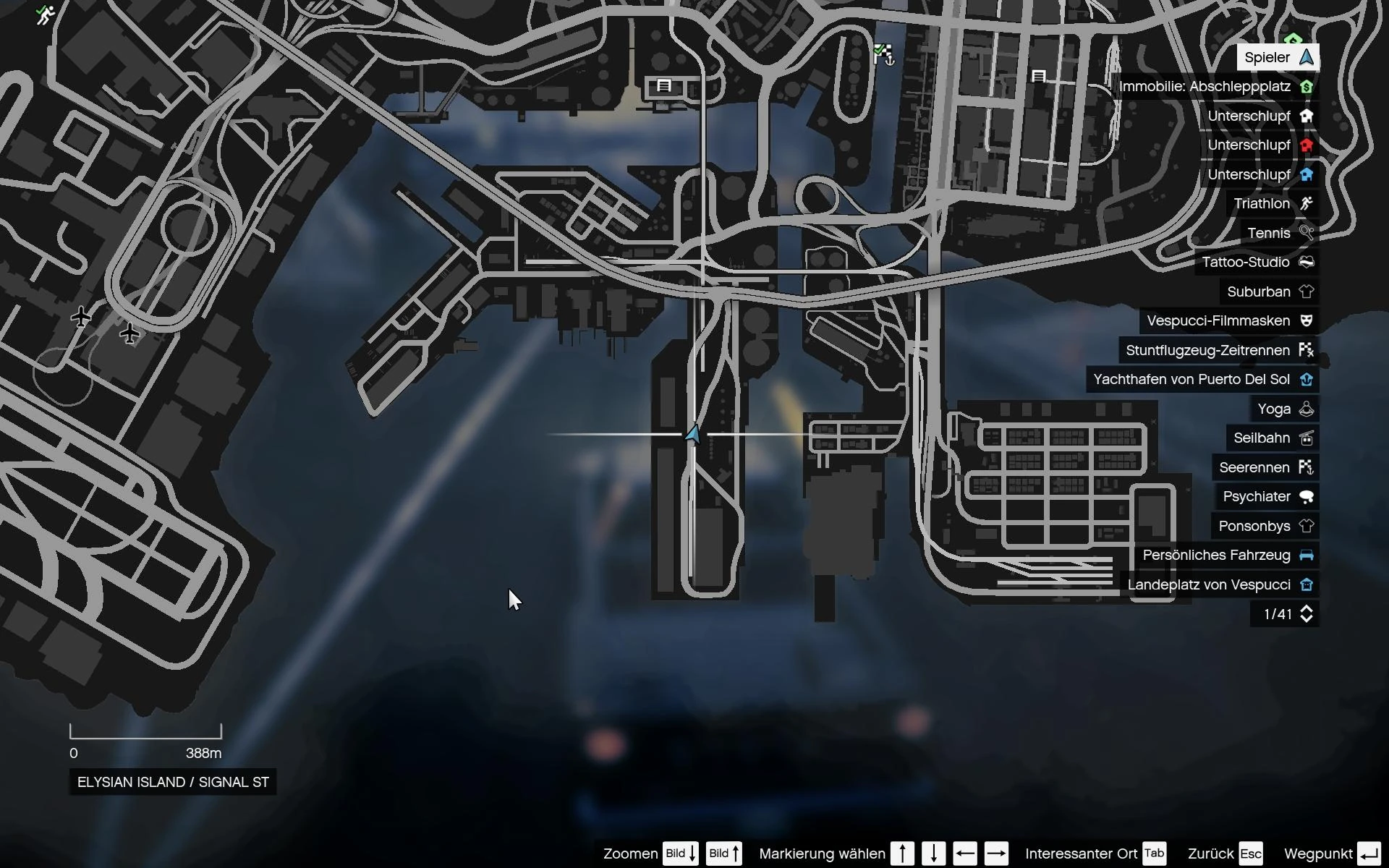Viewport: 1389px width, 868px height.
Task: Click the Psychiater speech bubble icon
Action: pyautogui.click(x=1307, y=496)
